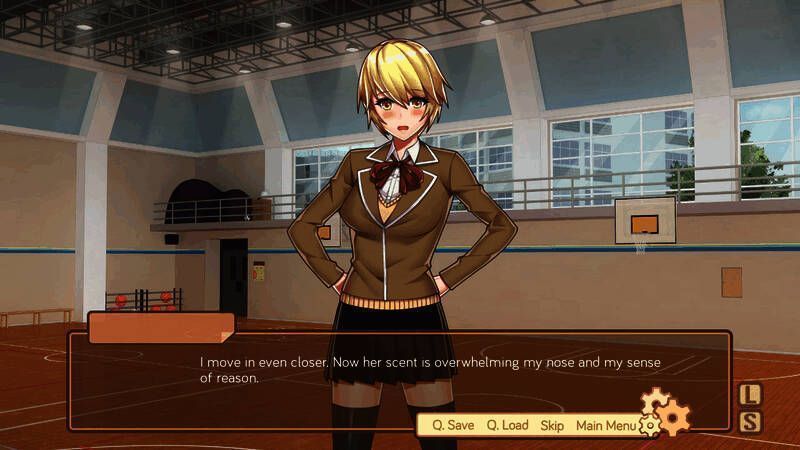
Task: Quick load with Q. Load
Action: pyautogui.click(x=507, y=425)
